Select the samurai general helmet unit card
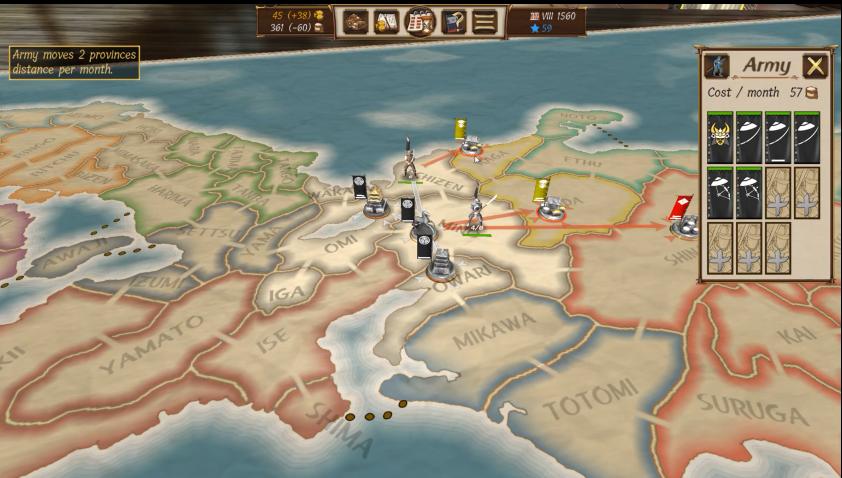Image resolution: width=842 pixels, height=478 pixels. 721,138
